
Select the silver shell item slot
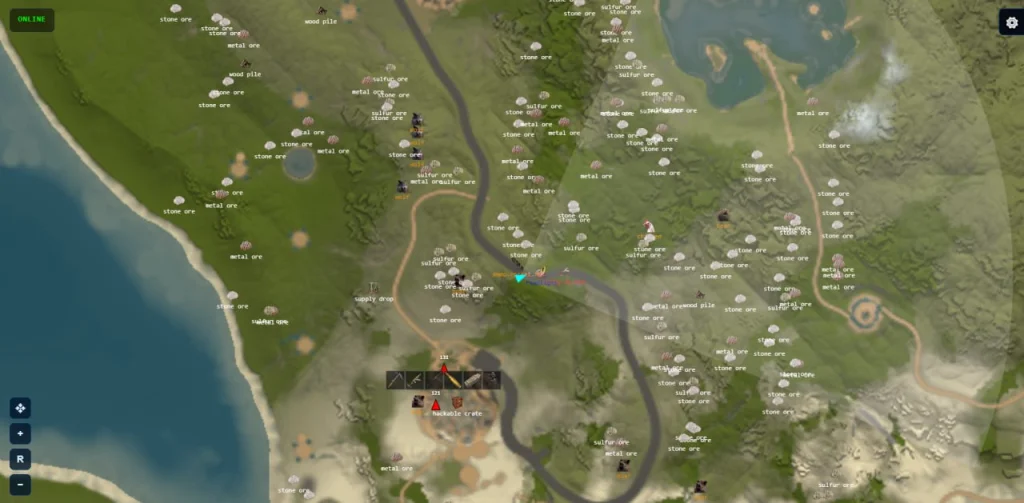pos(473,380)
